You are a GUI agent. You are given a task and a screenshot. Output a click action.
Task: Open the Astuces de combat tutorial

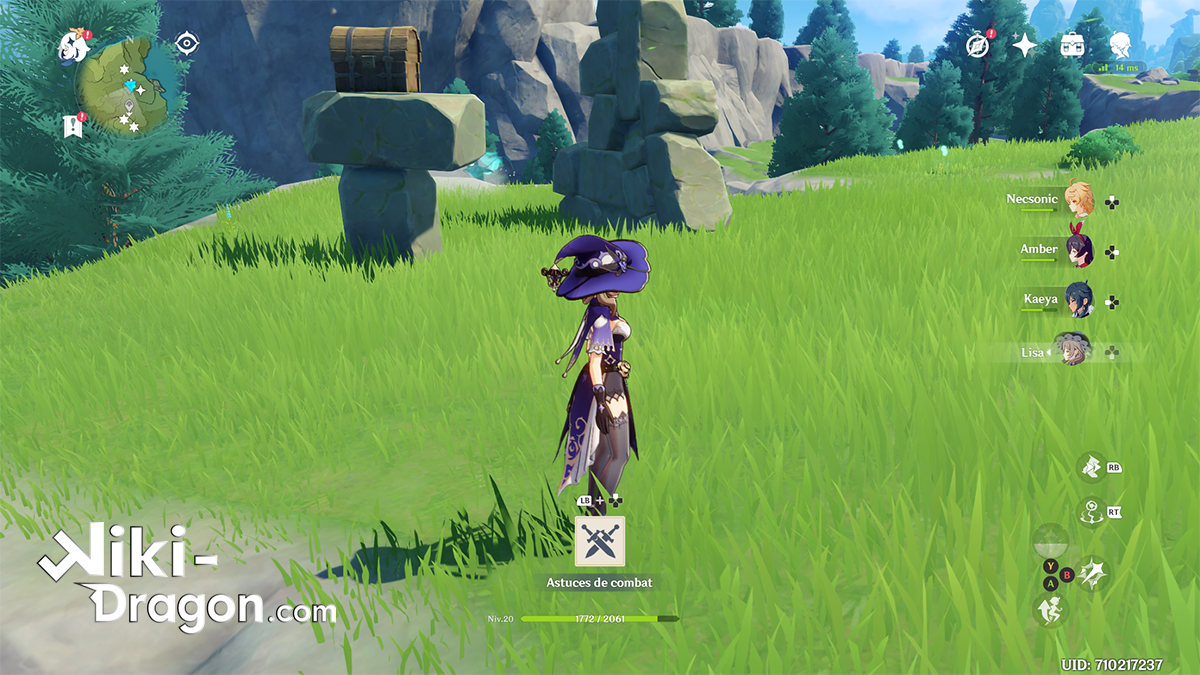(x=600, y=542)
